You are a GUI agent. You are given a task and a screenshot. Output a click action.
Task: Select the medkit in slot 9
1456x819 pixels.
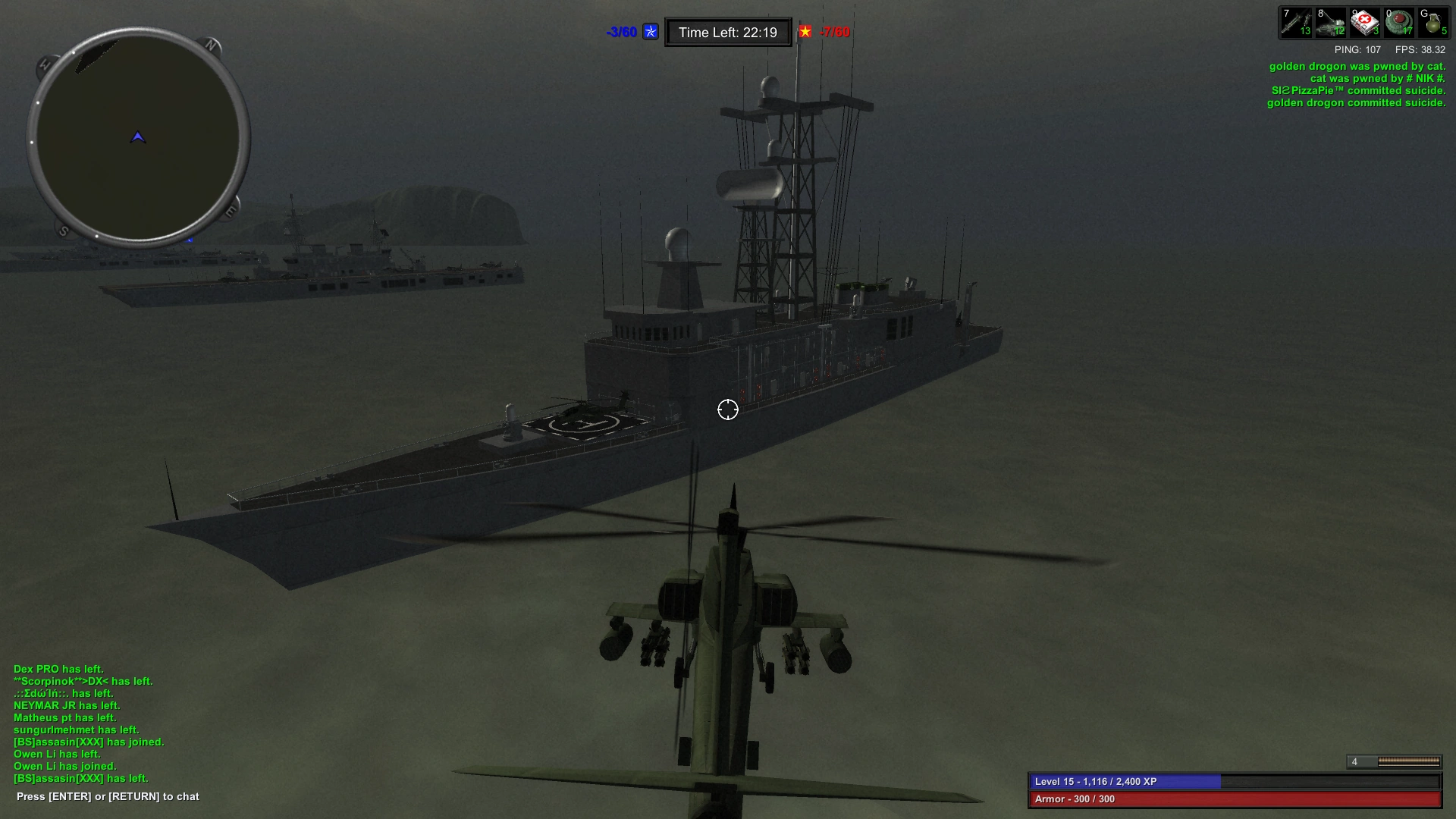click(1365, 21)
